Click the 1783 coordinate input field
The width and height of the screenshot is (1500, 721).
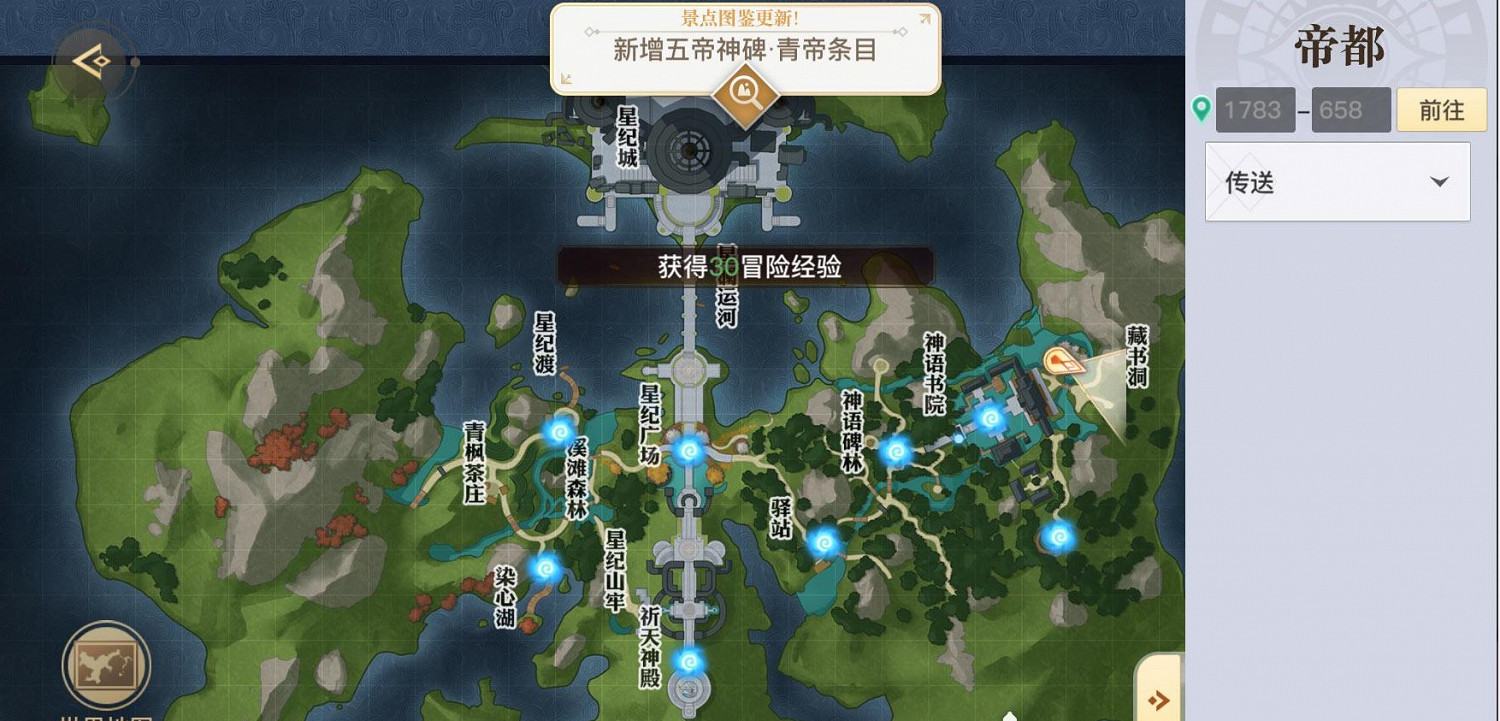tap(1255, 109)
